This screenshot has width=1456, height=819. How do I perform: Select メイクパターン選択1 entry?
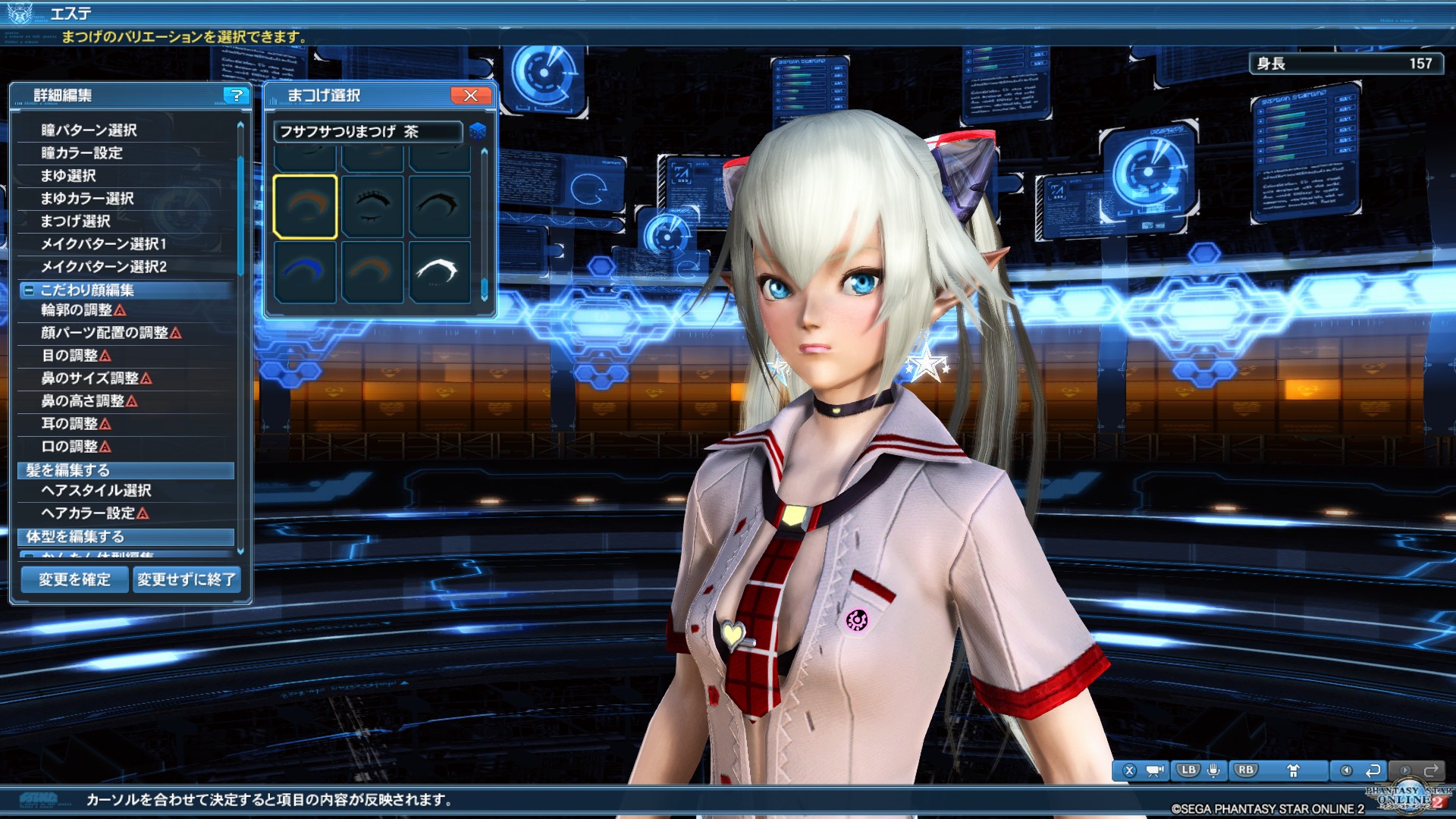click(x=103, y=244)
